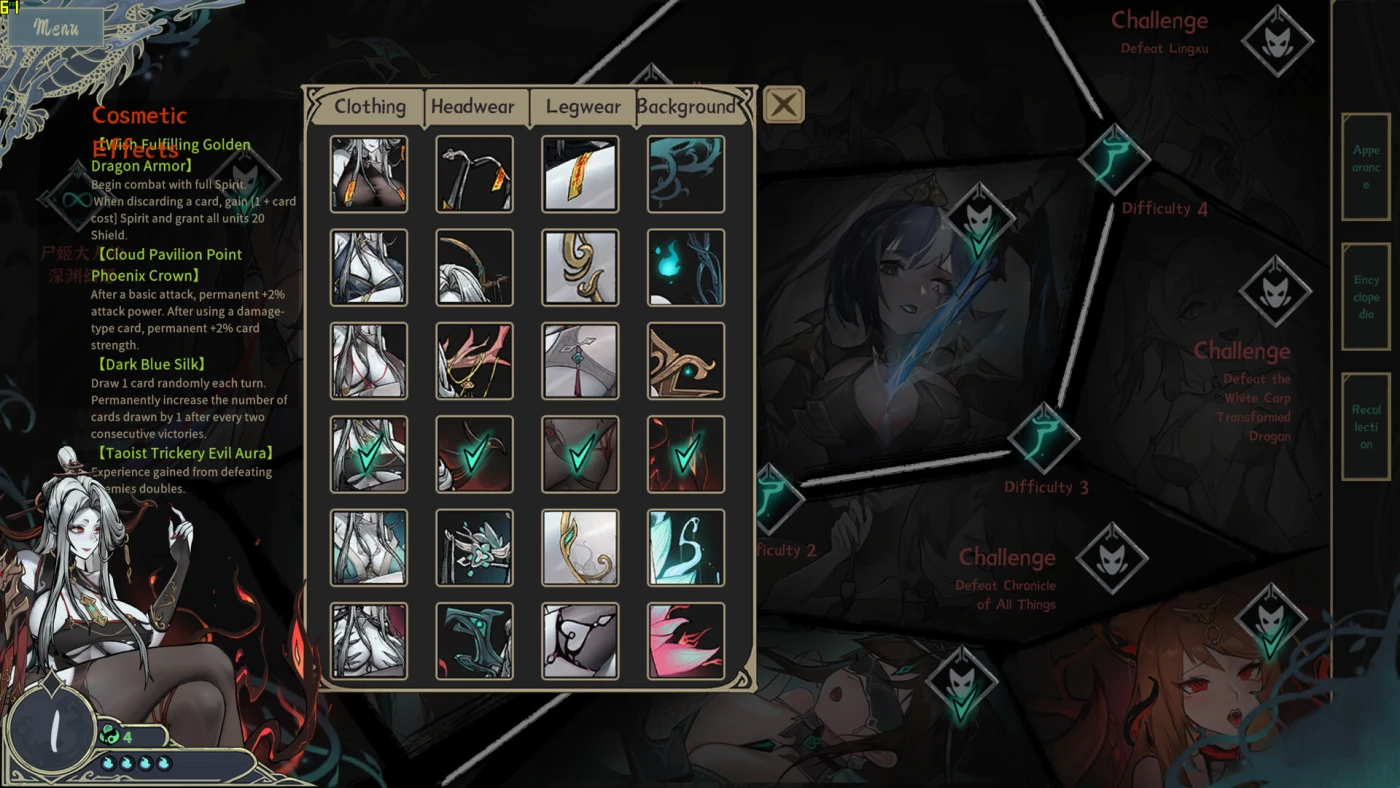Select the teal flower headwear thumbnail
The height and width of the screenshot is (788, 1400).
pyautogui.click(x=474, y=548)
